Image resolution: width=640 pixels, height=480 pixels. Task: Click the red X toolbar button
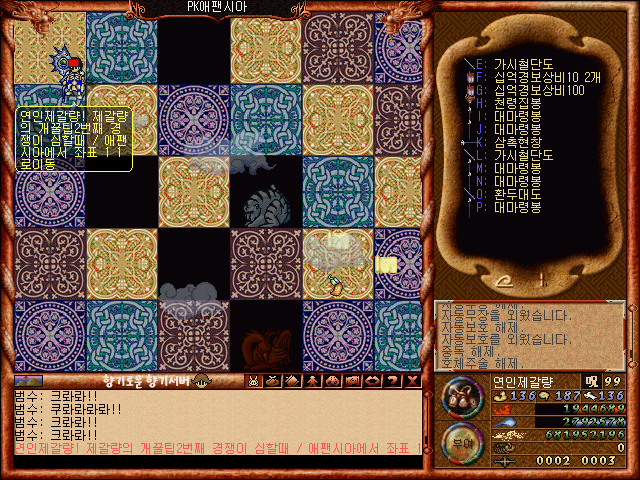click(x=413, y=380)
